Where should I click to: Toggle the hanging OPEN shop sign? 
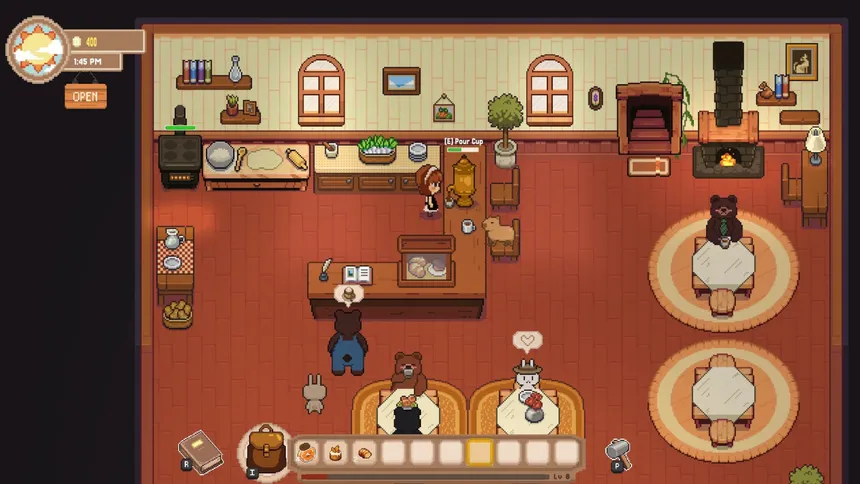tap(85, 96)
